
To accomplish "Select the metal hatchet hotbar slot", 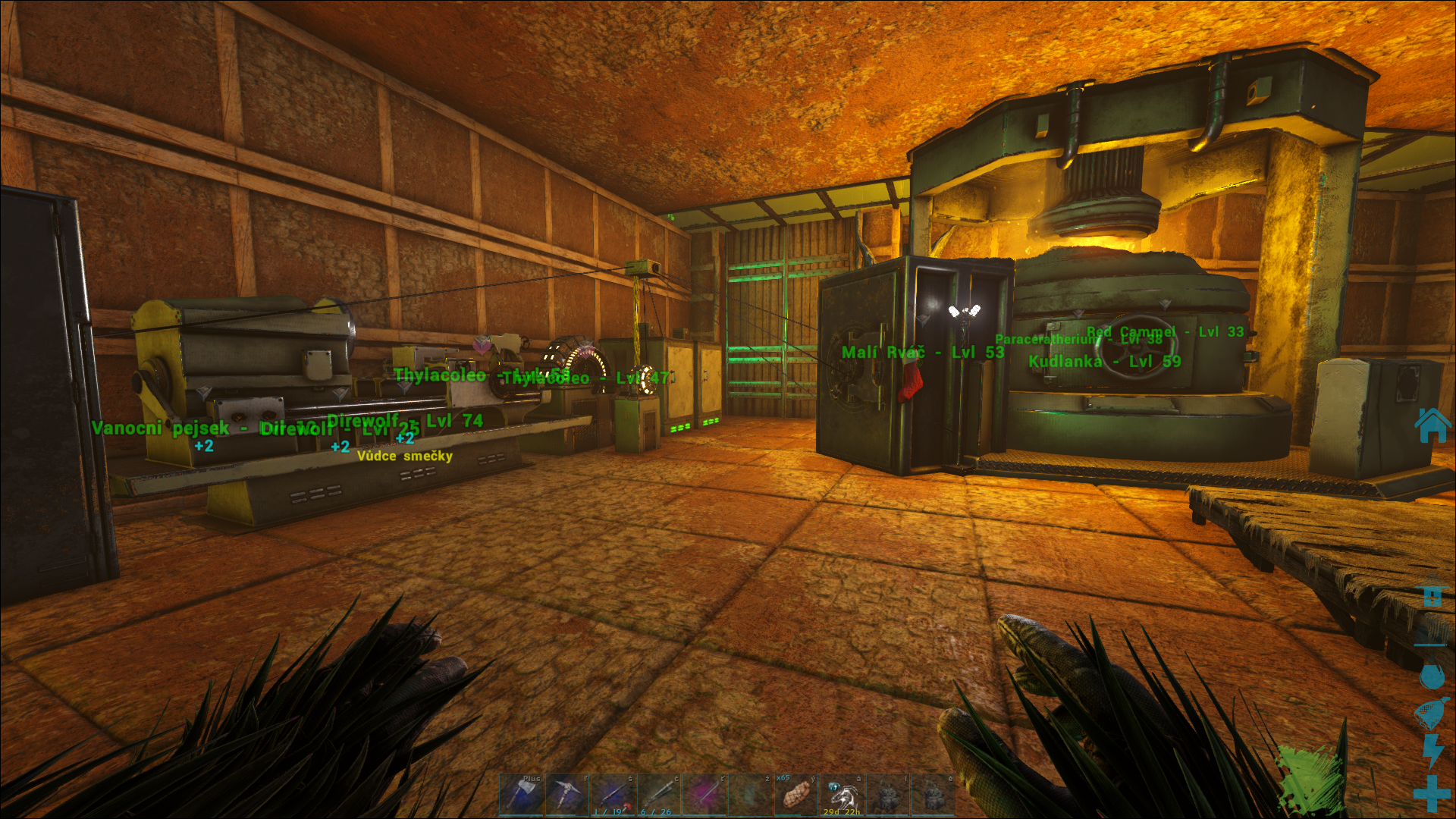I will [521, 794].
